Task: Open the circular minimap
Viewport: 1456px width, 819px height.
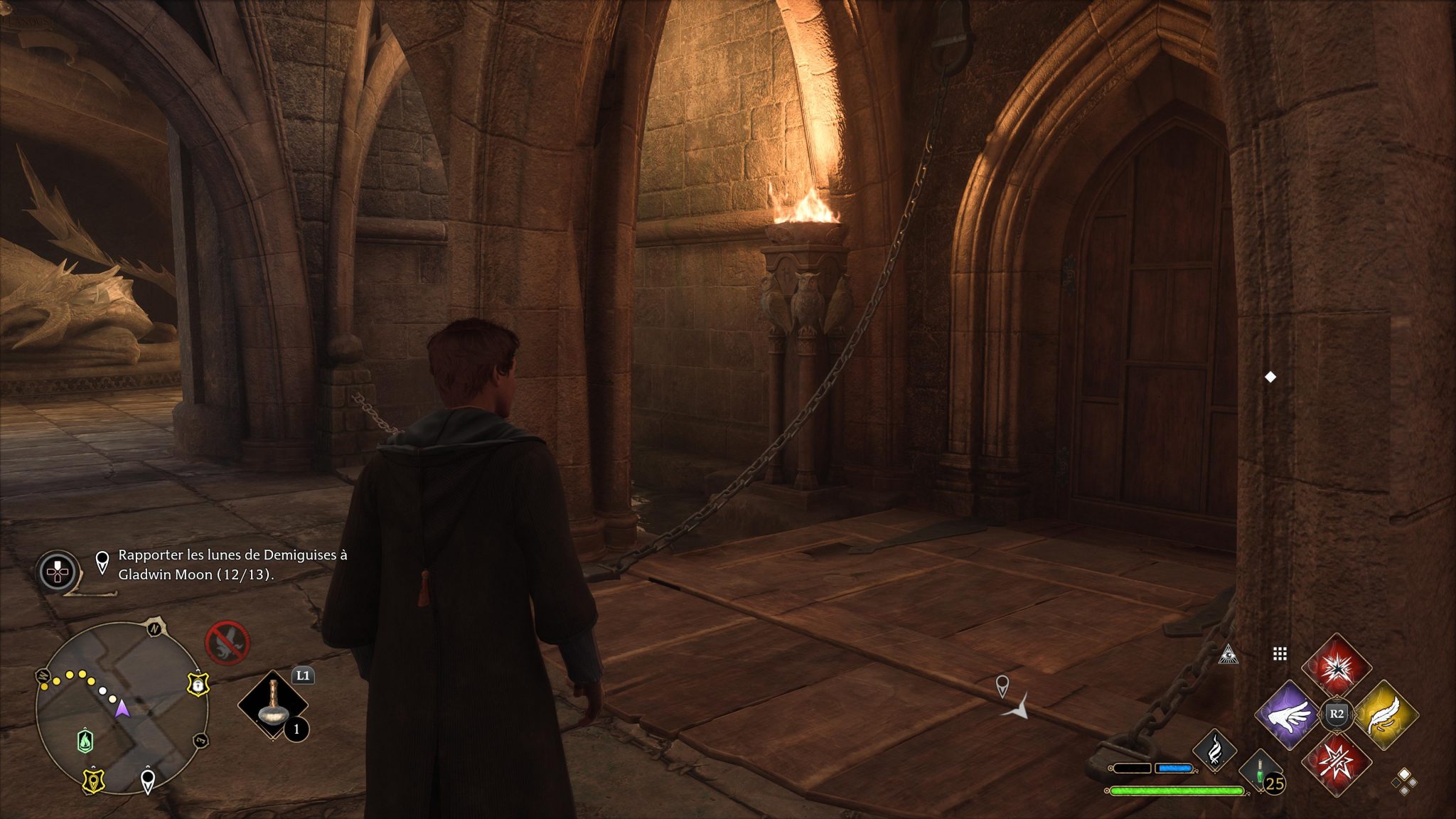Action: [121, 707]
